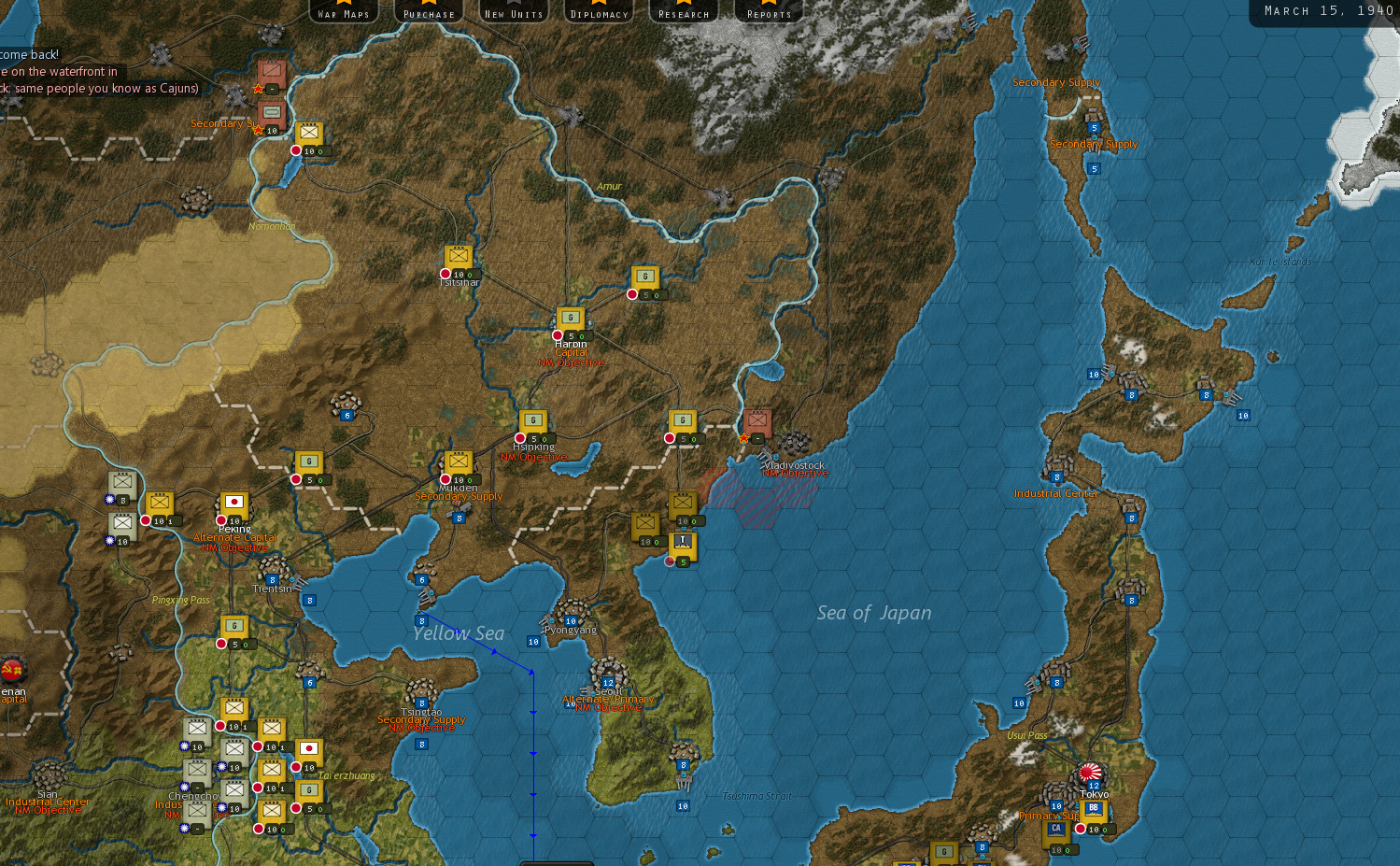Screen dimensions: 1400x866
Task: Select the red enemy unit at Vladivostock
Action: coord(757,422)
